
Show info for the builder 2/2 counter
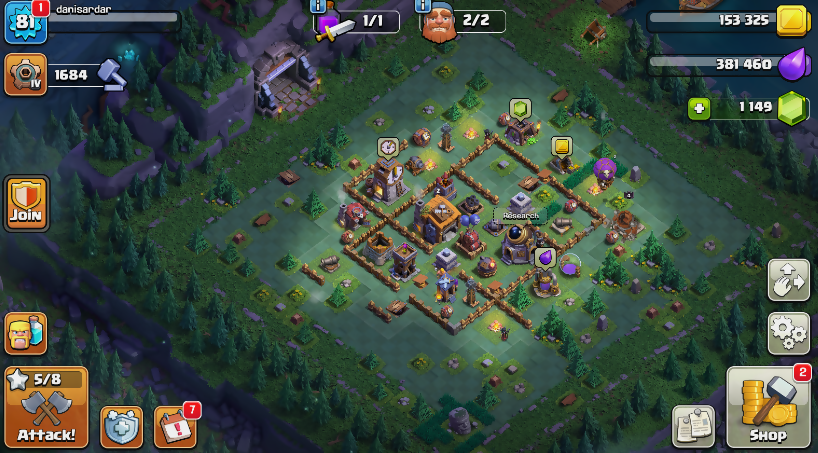pos(423,5)
